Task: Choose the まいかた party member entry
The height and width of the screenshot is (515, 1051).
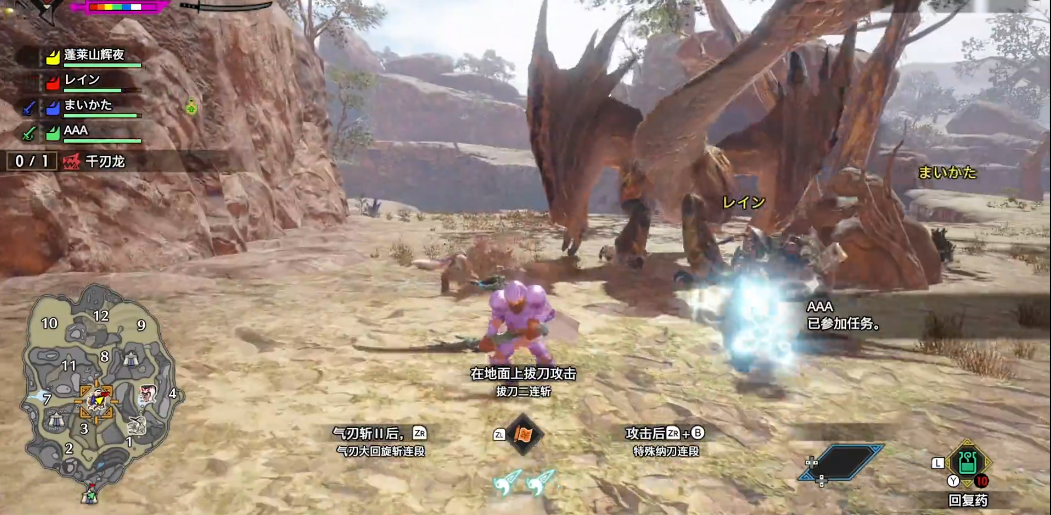Action: pos(88,105)
